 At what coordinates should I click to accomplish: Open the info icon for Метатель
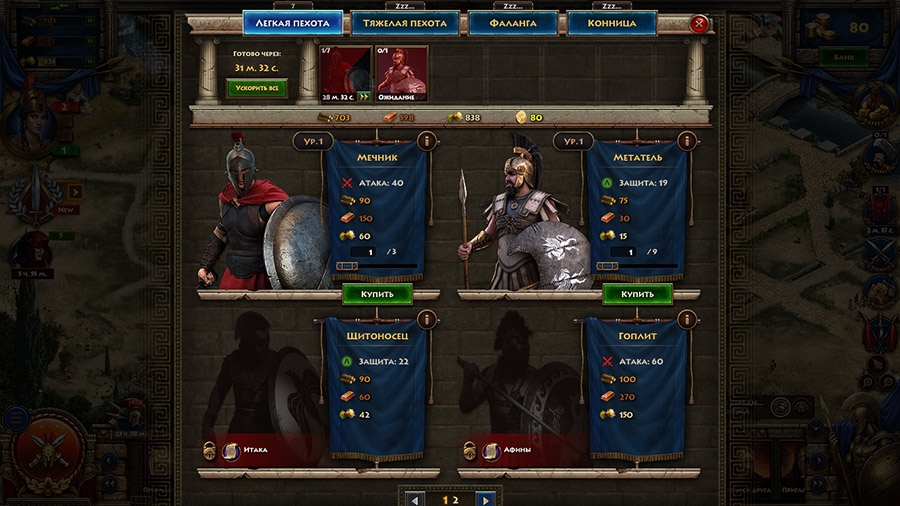(686, 142)
